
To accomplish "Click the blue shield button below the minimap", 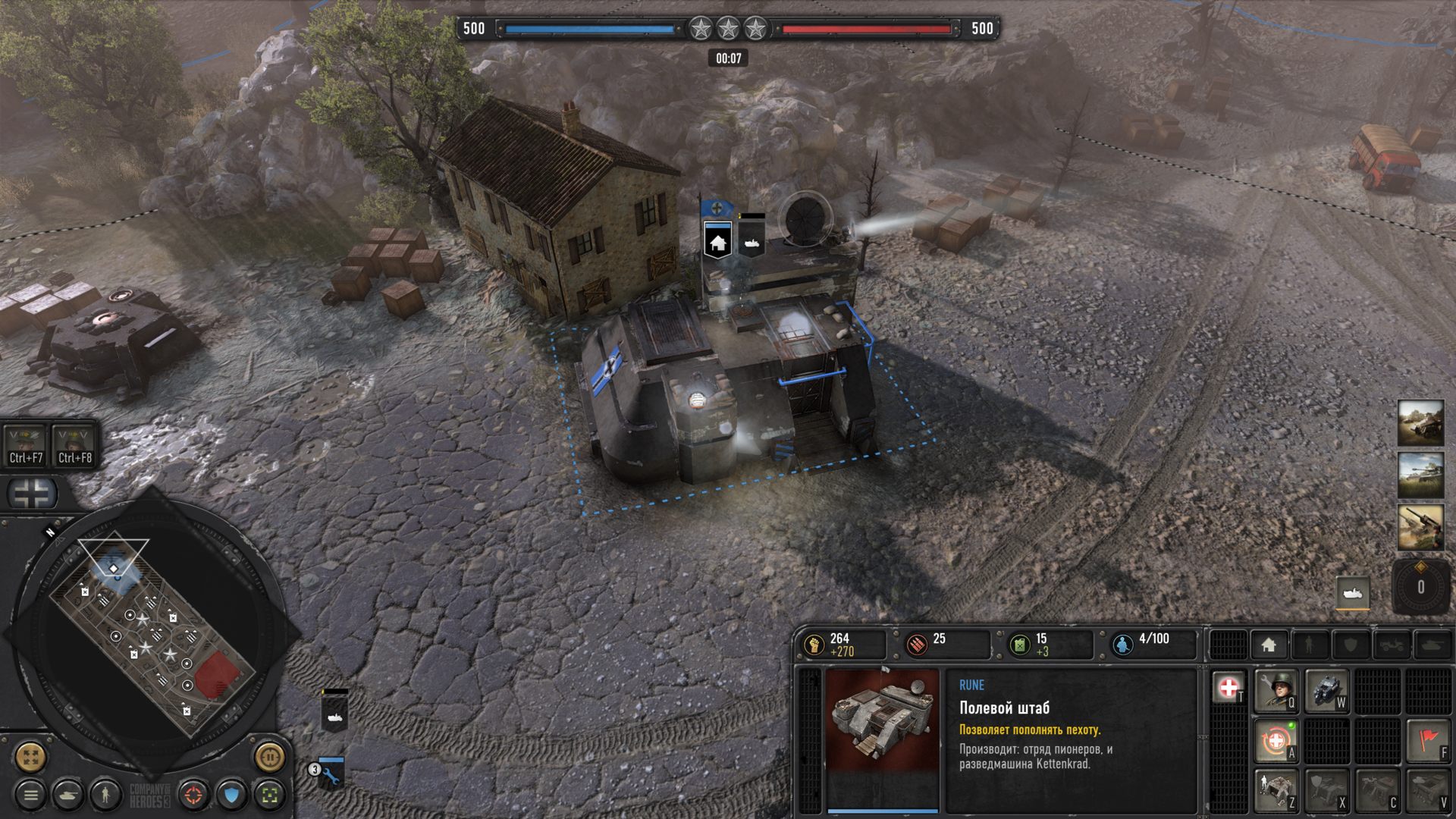I will pos(231,795).
